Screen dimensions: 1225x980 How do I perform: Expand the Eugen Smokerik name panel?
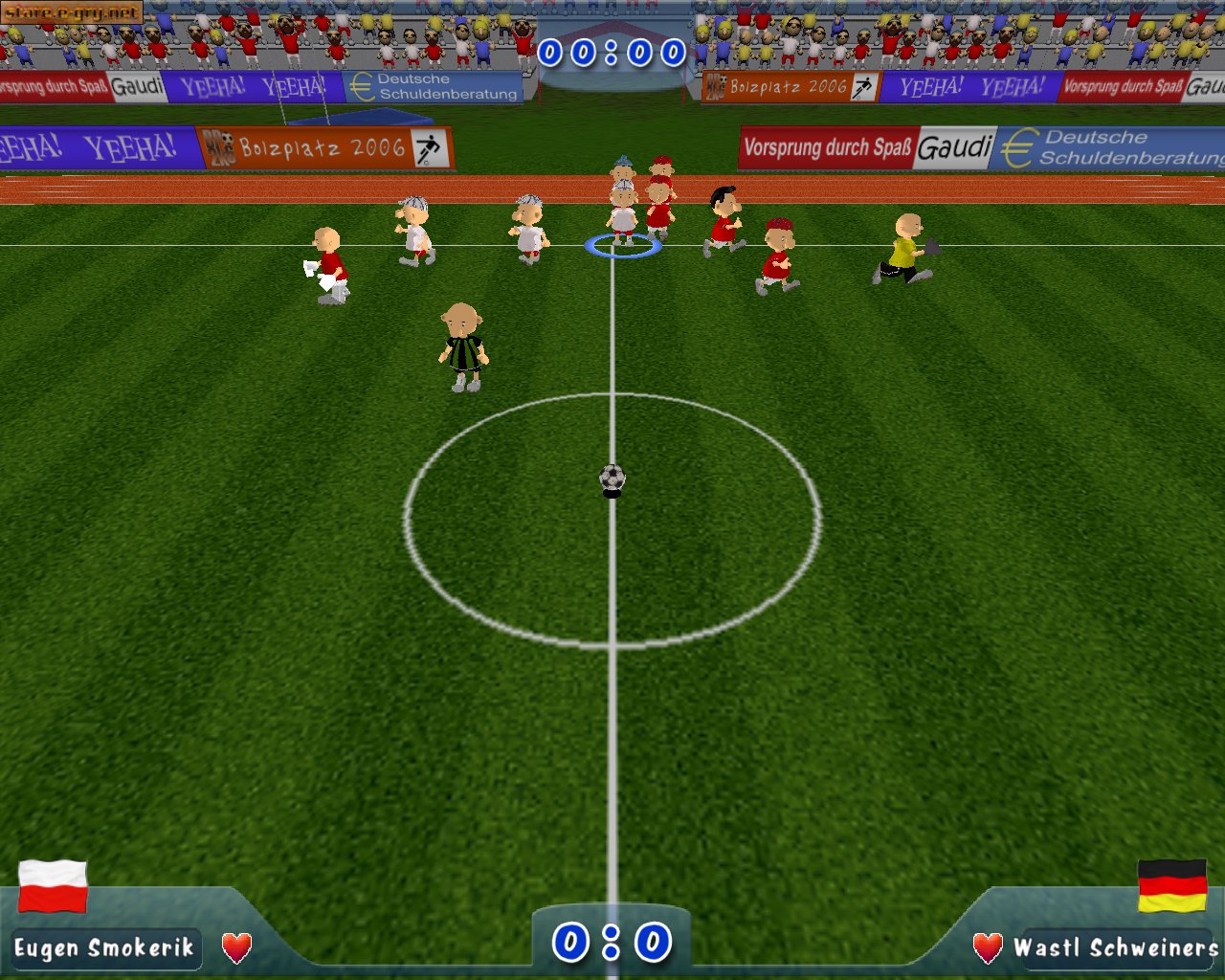(x=105, y=948)
